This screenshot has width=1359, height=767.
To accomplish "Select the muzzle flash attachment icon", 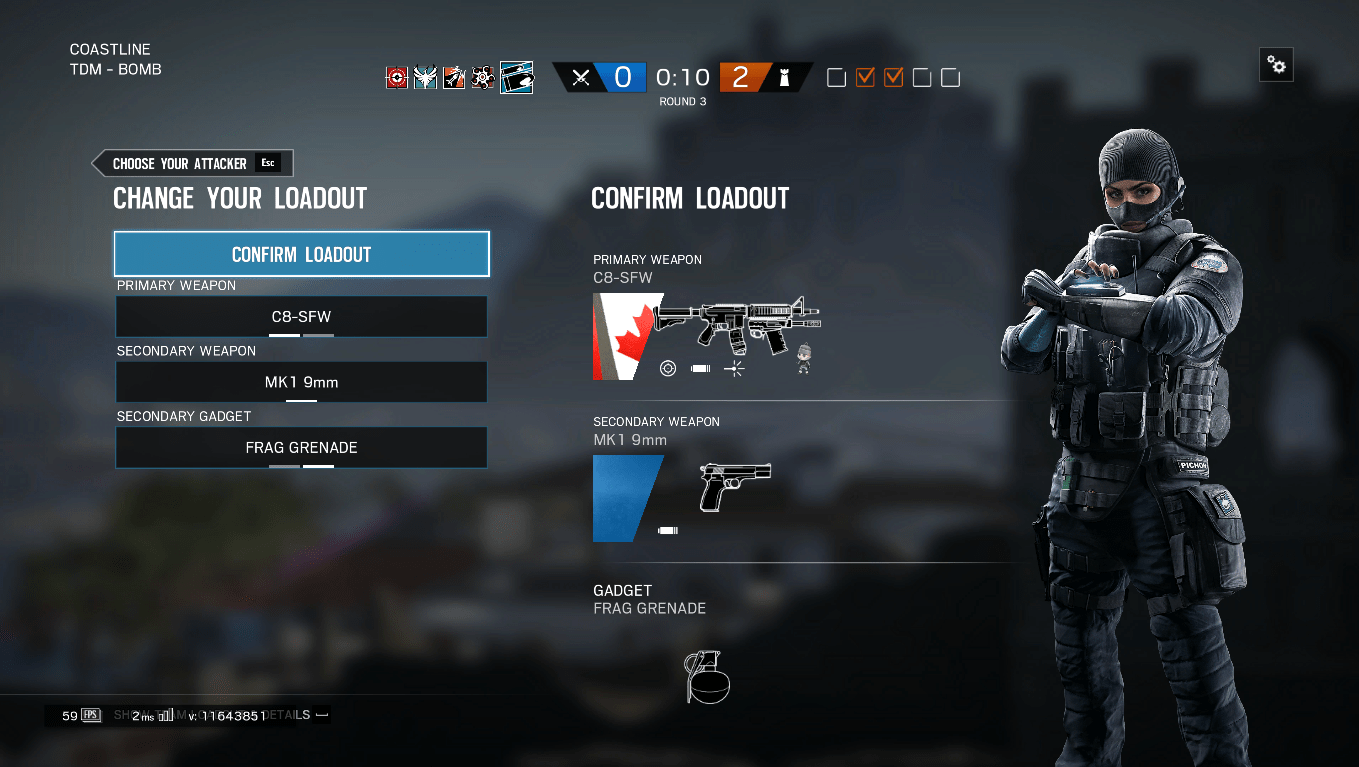I will (734, 368).
